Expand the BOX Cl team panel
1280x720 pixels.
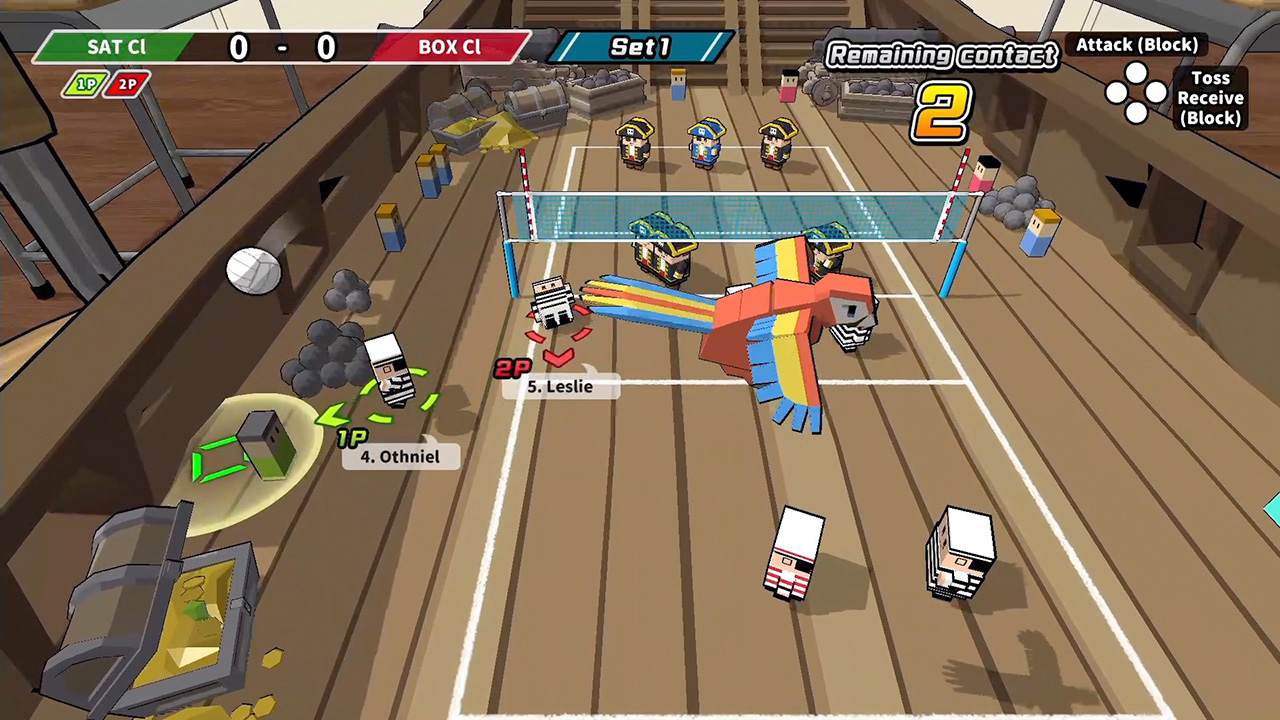pyautogui.click(x=450, y=47)
